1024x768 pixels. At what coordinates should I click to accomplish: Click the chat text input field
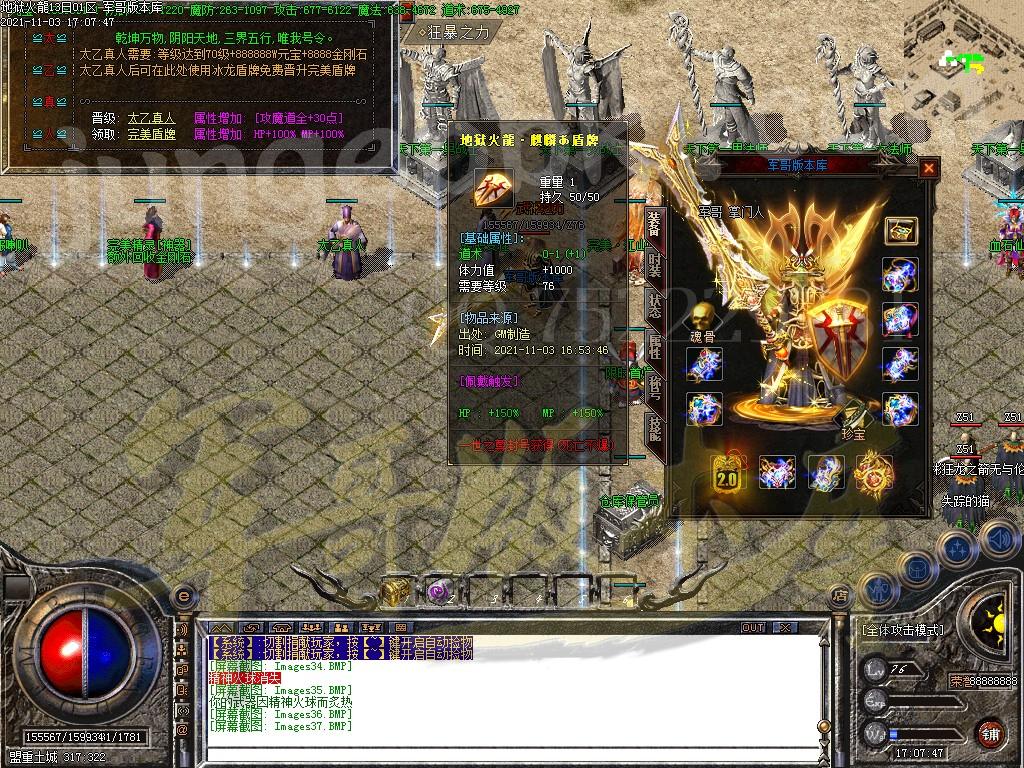(500, 748)
